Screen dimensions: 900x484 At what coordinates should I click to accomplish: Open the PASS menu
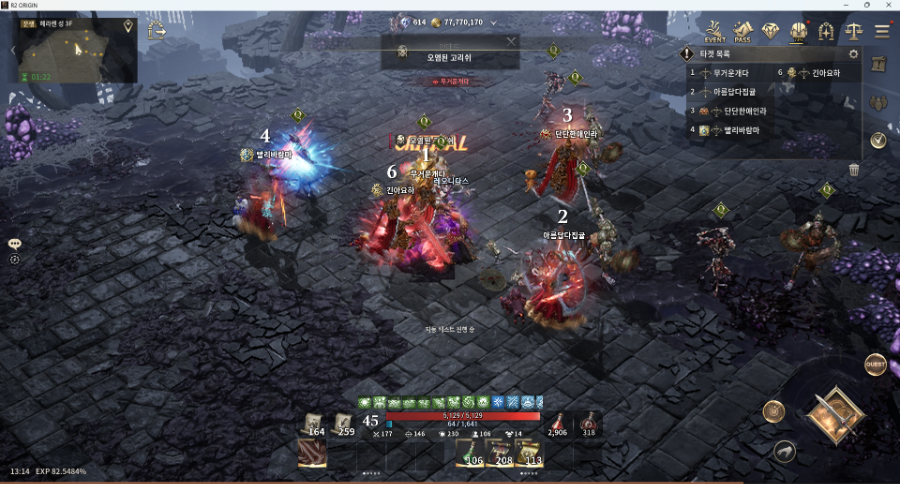742,31
